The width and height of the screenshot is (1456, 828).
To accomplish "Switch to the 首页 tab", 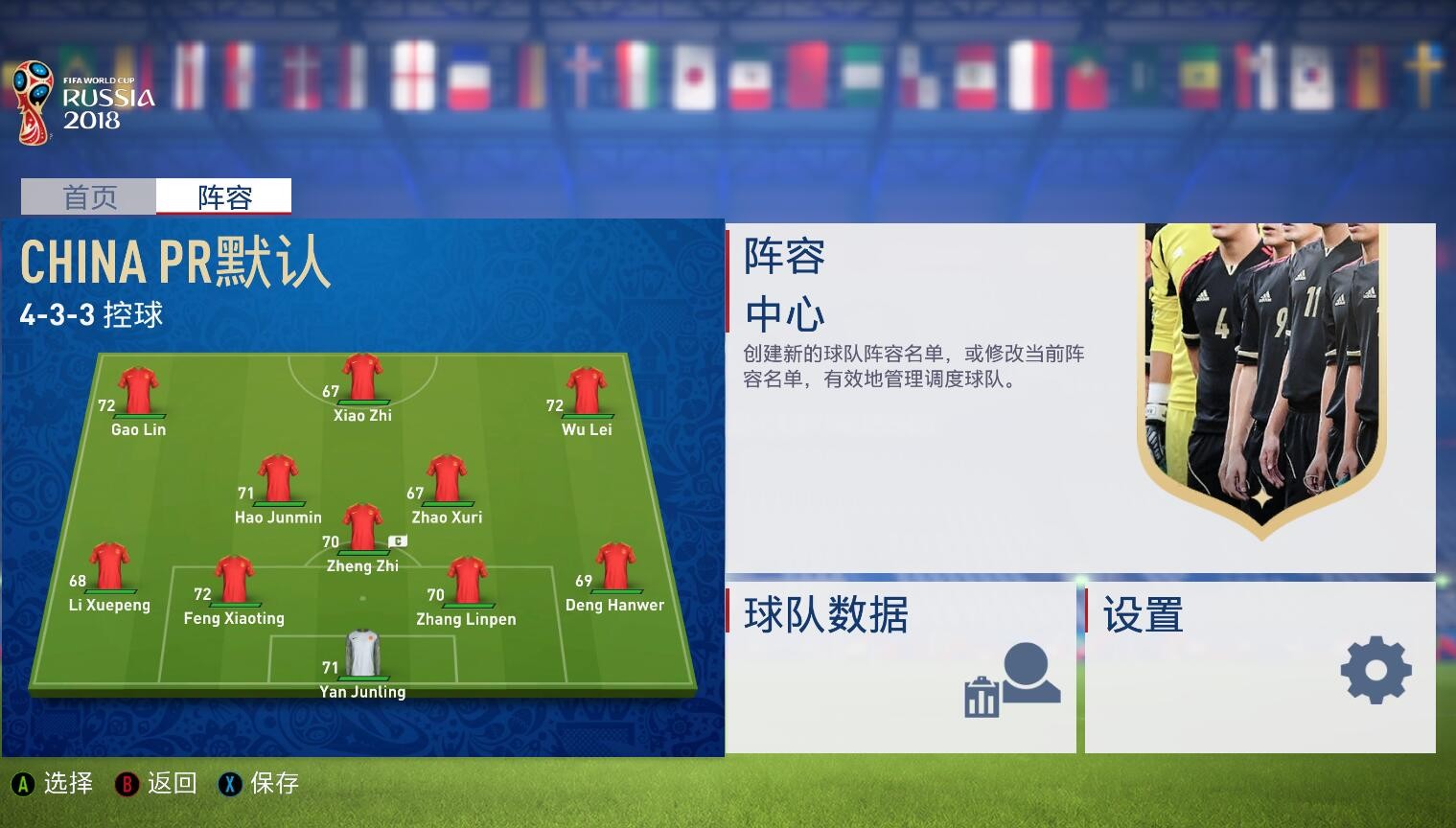I will (89, 197).
